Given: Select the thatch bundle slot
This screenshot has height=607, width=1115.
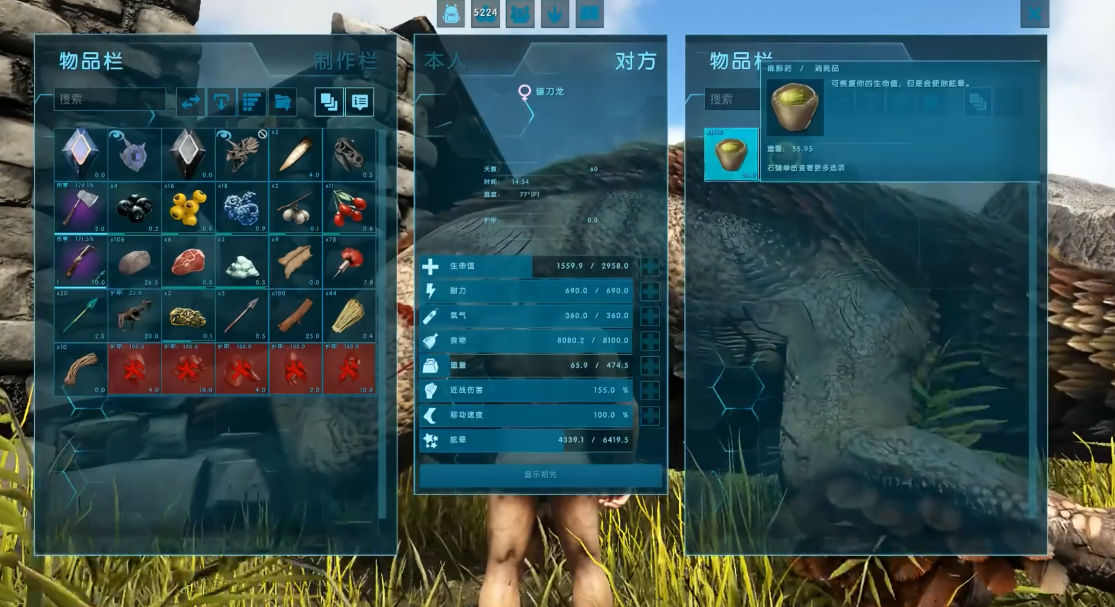Looking at the screenshot, I should tap(349, 316).
